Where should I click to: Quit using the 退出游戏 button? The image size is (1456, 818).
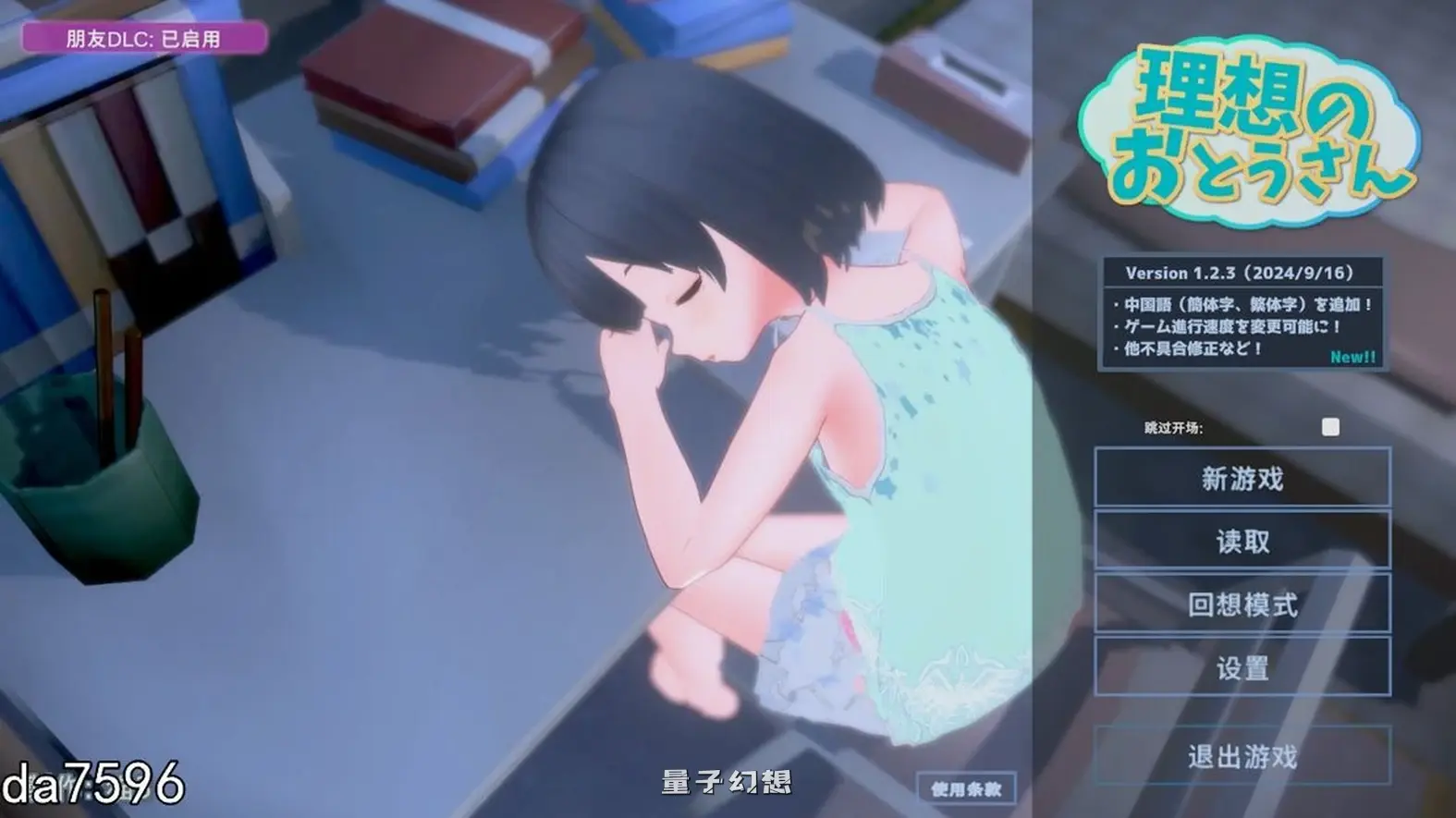(1241, 758)
